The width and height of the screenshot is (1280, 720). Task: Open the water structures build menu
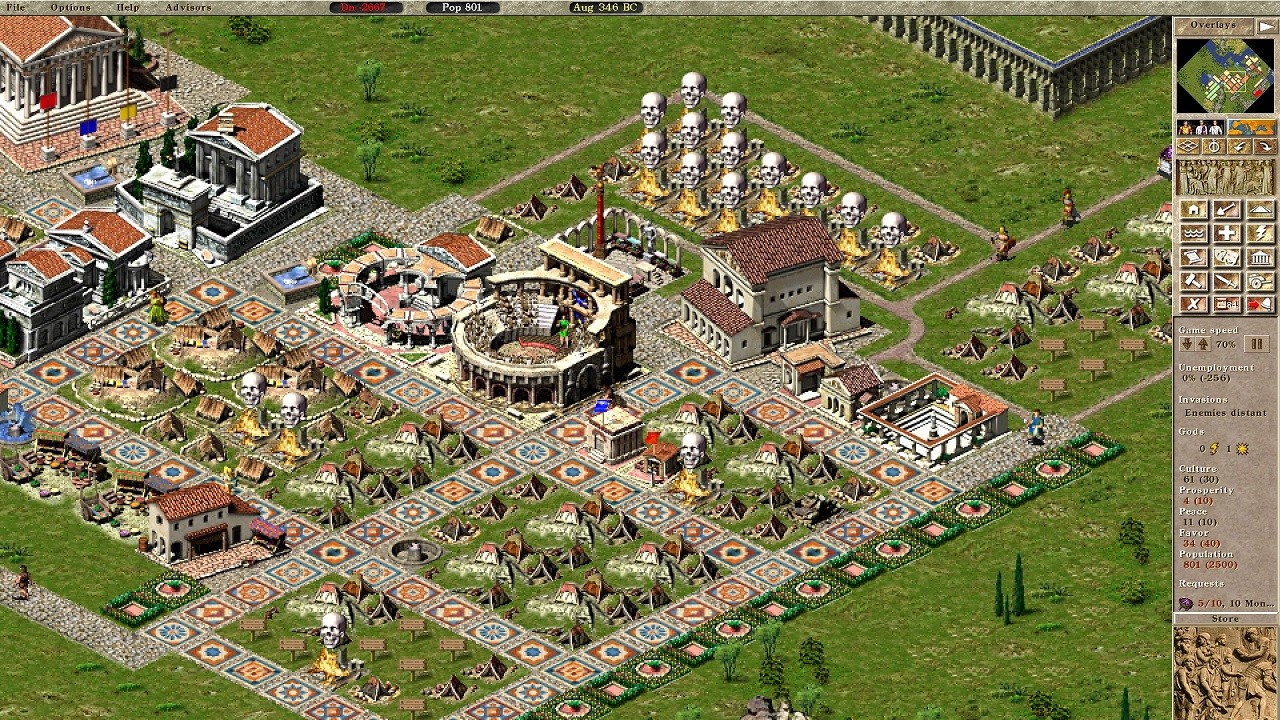(x=1193, y=232)
